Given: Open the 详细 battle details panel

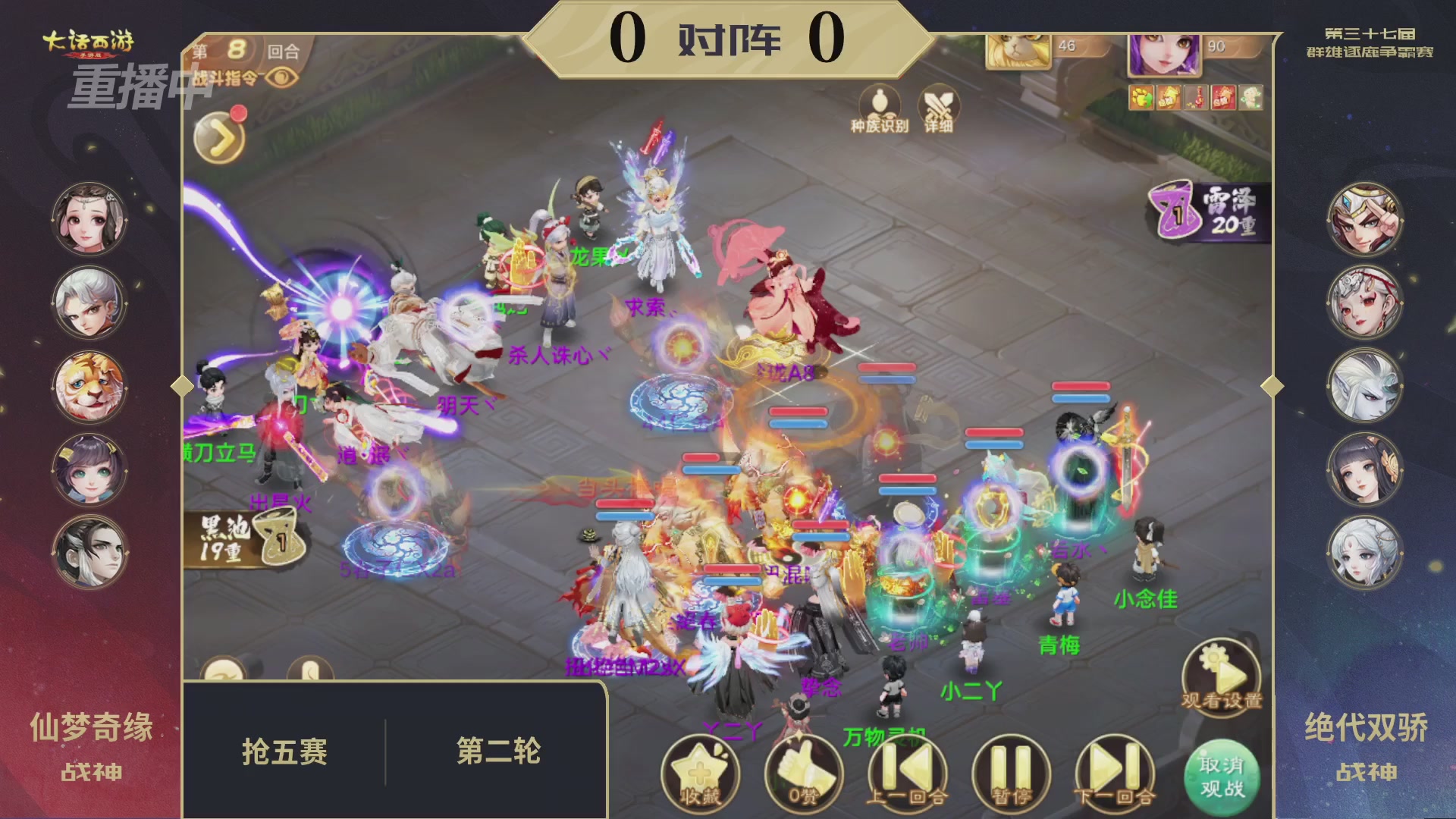Looking at the screenshot, I should point(938,109).
